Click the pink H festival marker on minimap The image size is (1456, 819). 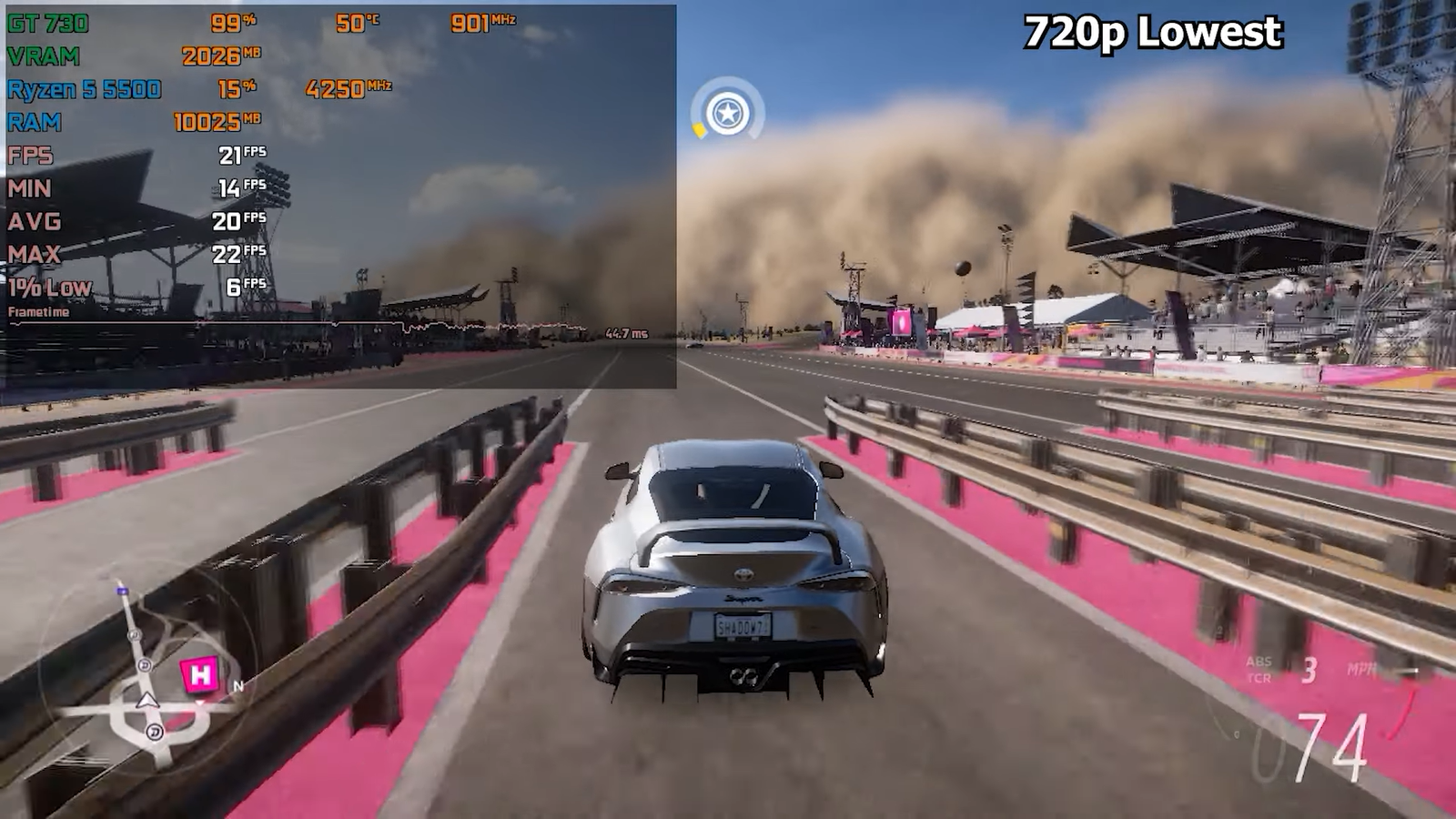click(x=200, y=675)
